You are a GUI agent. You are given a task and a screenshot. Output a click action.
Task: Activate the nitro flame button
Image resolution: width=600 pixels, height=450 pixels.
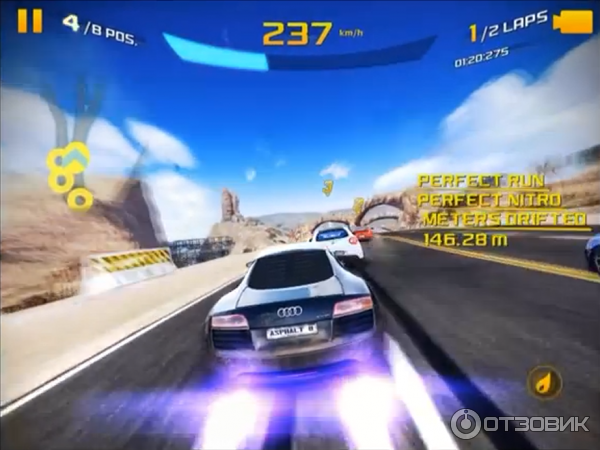coord(544,382)
